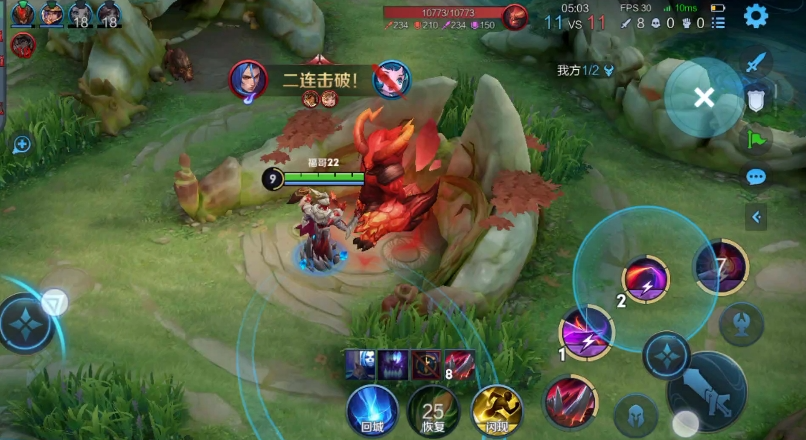Cast the 闪现 flash spell

[x=496, y=410]
